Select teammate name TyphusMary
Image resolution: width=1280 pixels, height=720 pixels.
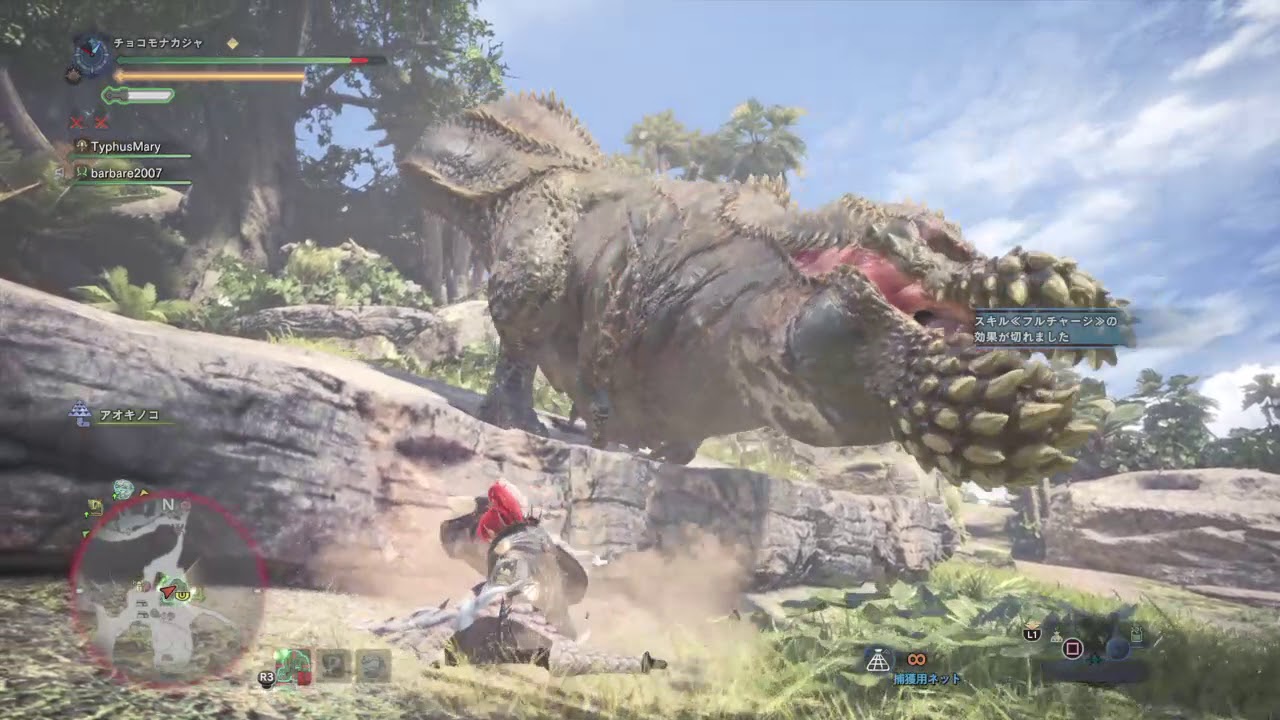tap(125, 147)
